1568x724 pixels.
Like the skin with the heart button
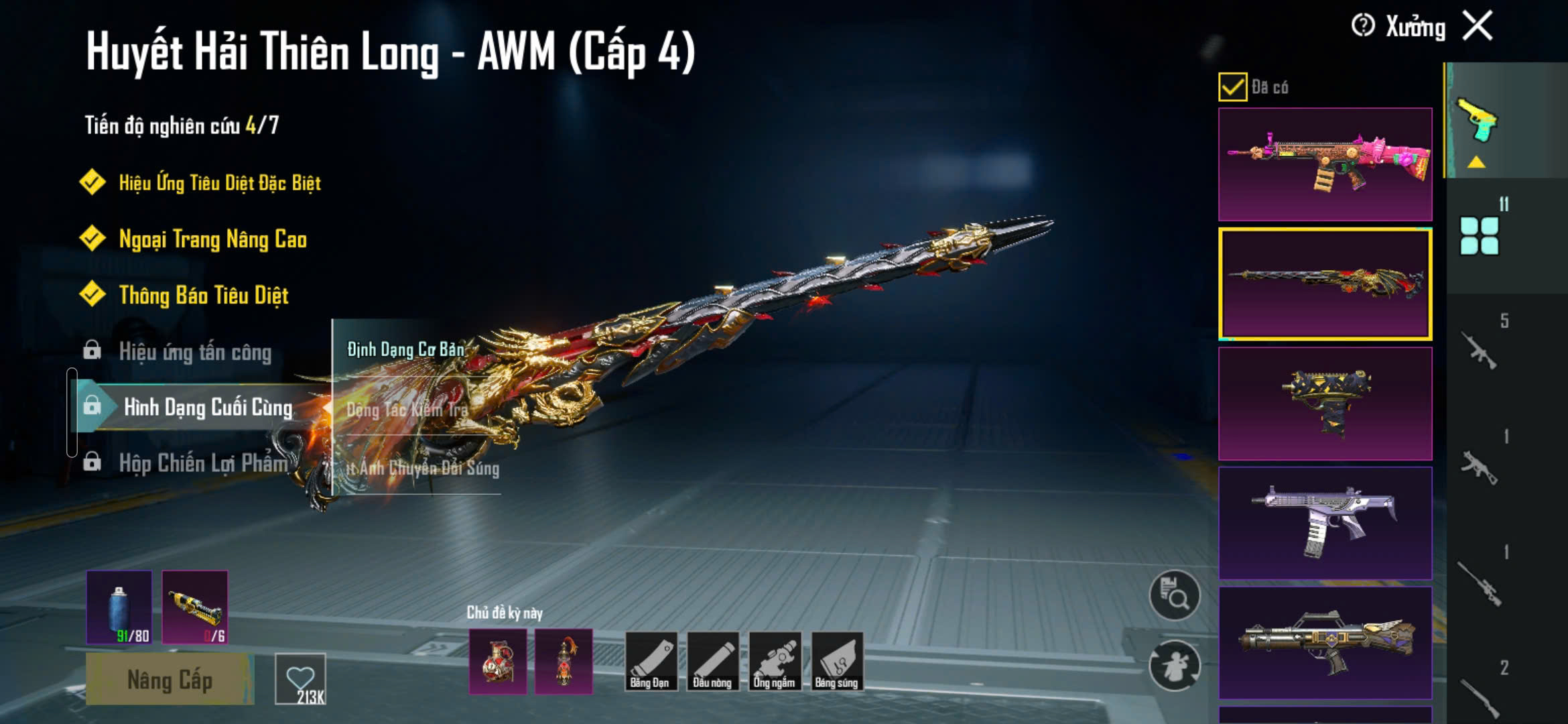300,678
